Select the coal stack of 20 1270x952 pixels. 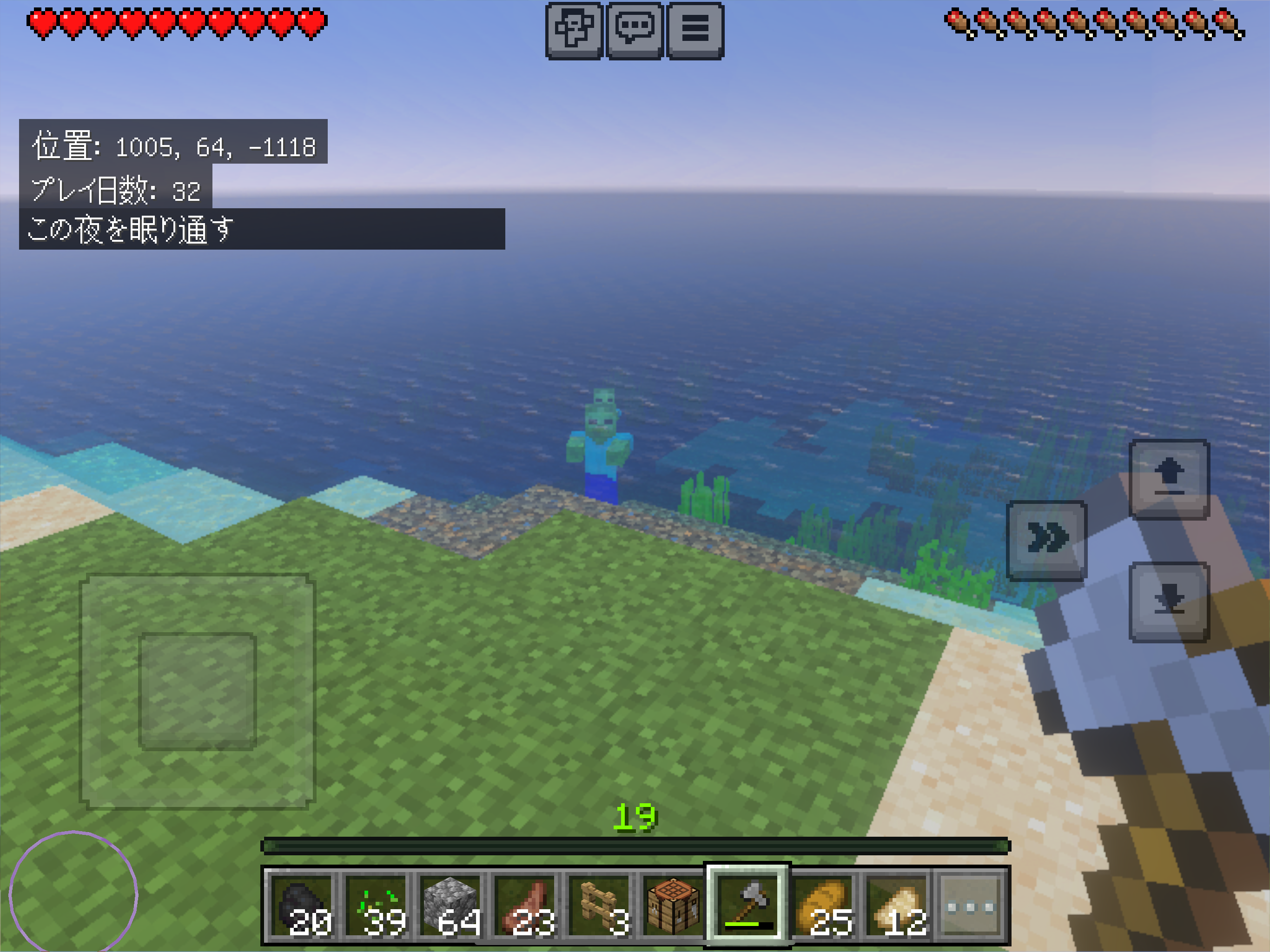click(x=303, y=906)
